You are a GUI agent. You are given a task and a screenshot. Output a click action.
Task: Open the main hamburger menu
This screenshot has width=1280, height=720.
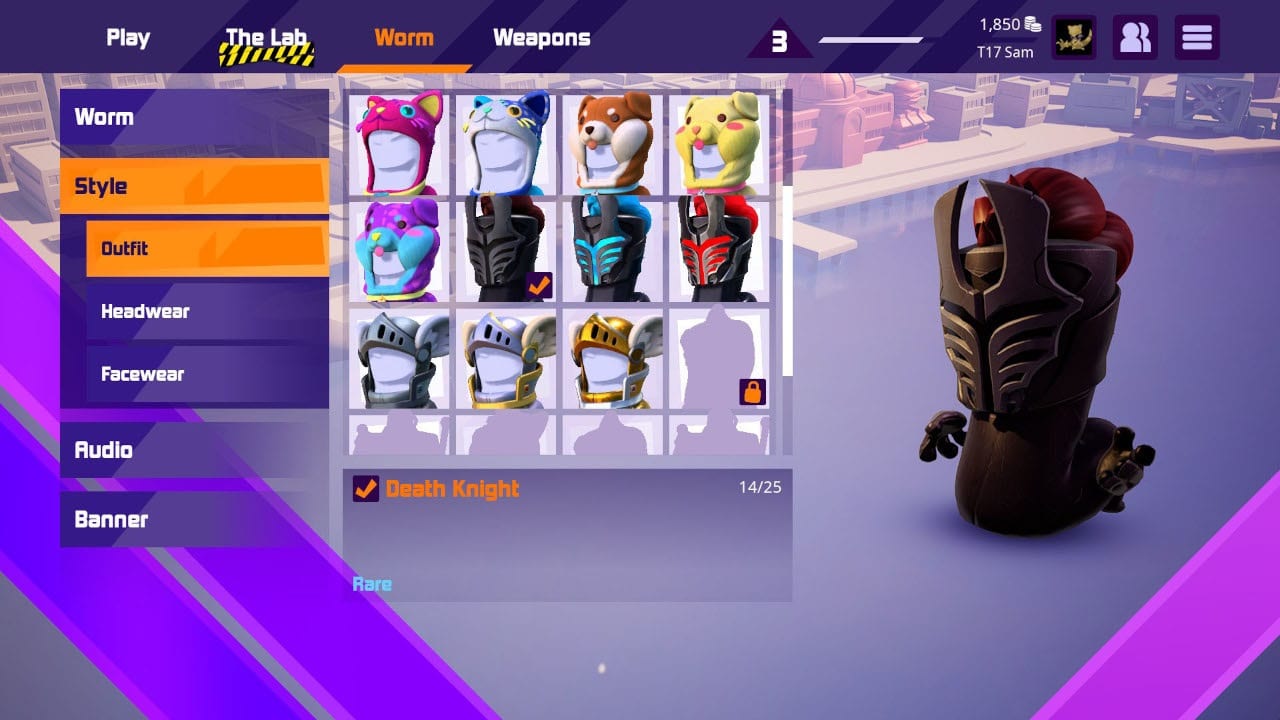1196,37
